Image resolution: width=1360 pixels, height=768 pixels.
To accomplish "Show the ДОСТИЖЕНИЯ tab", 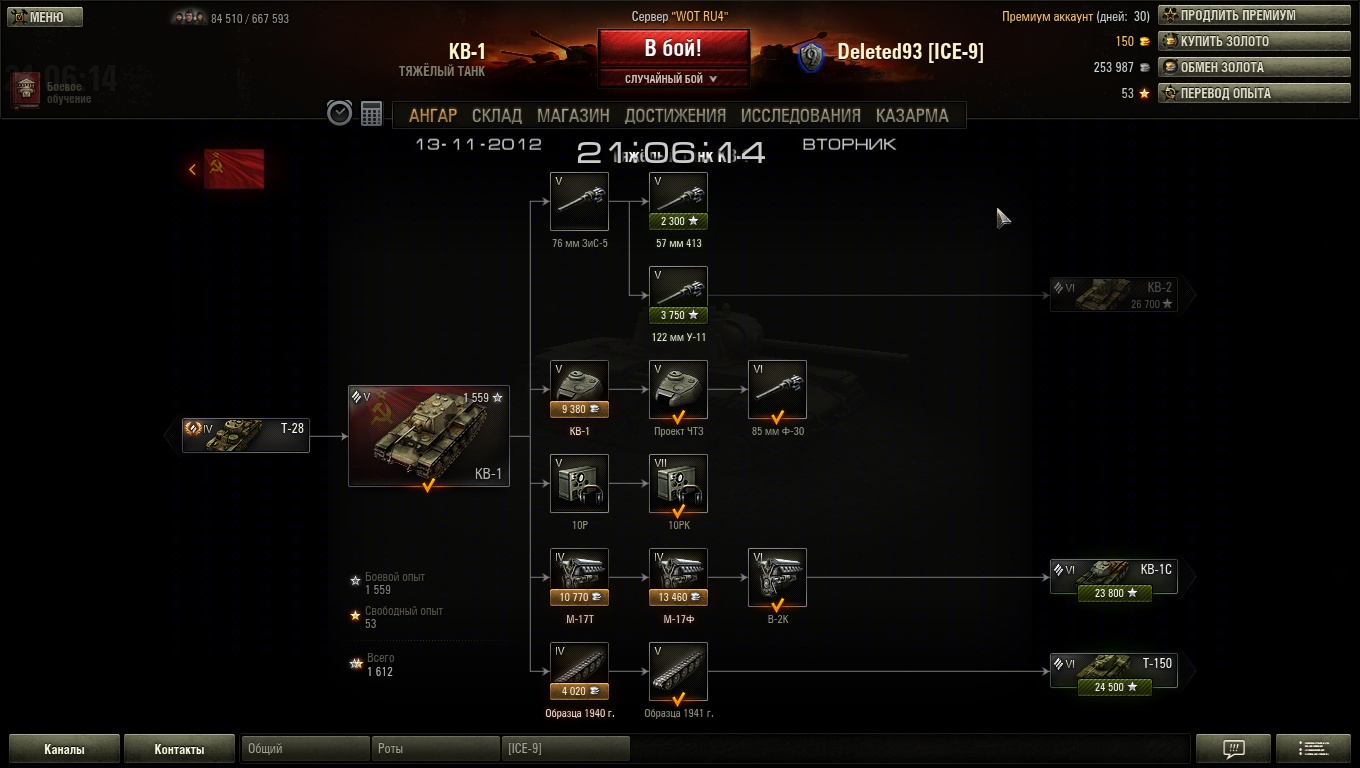I will [x=675, y=115].
